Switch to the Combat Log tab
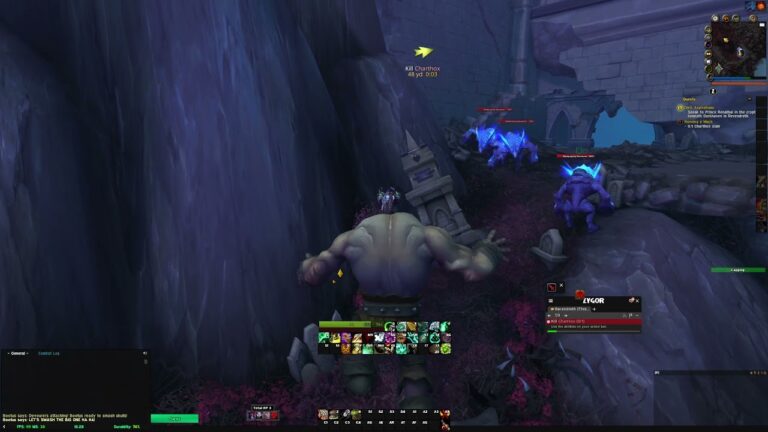Viewport: 768px width, 432px height. [49, 353]
